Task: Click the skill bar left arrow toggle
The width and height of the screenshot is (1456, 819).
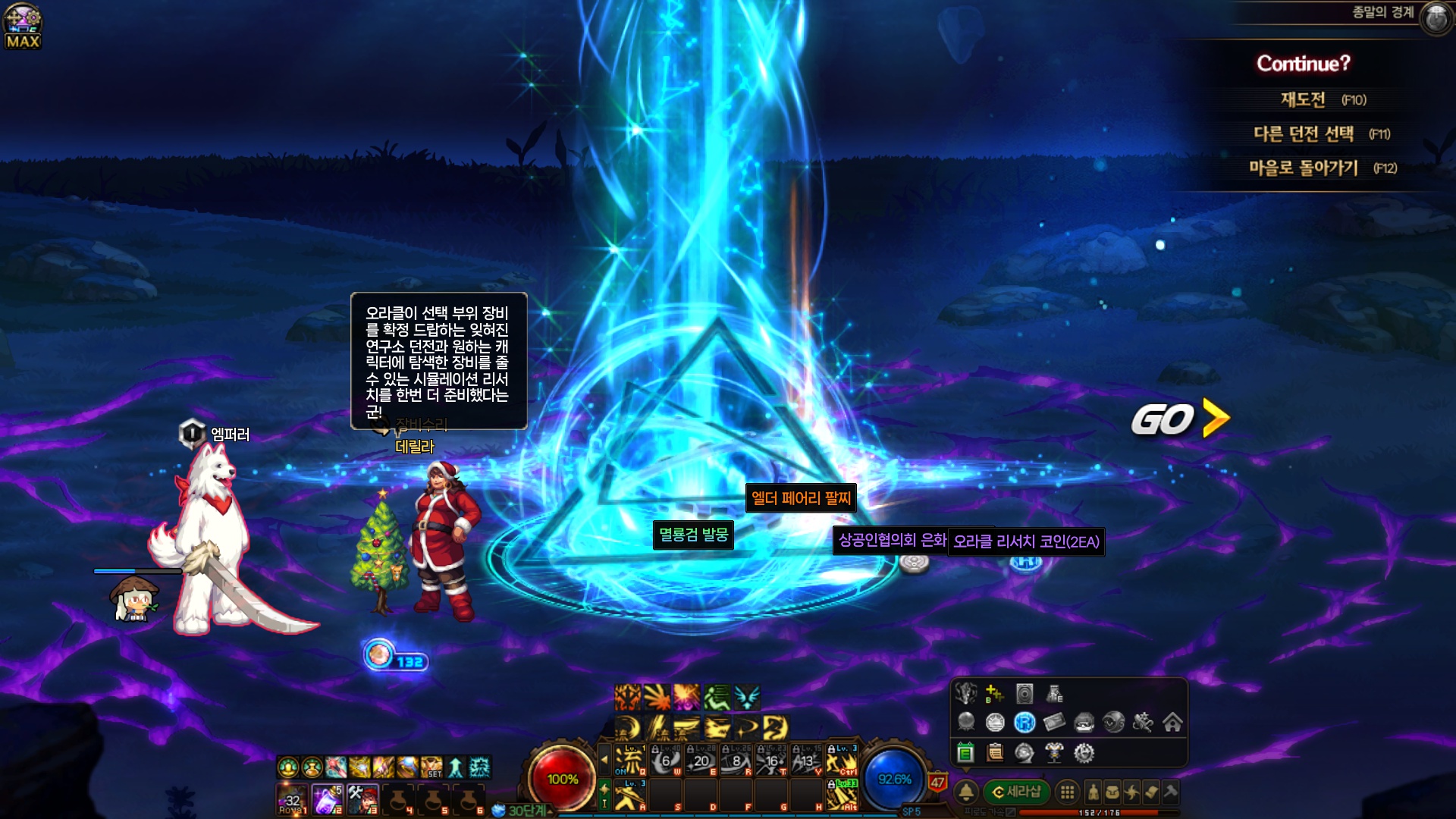Action: (x=604, y=759)
